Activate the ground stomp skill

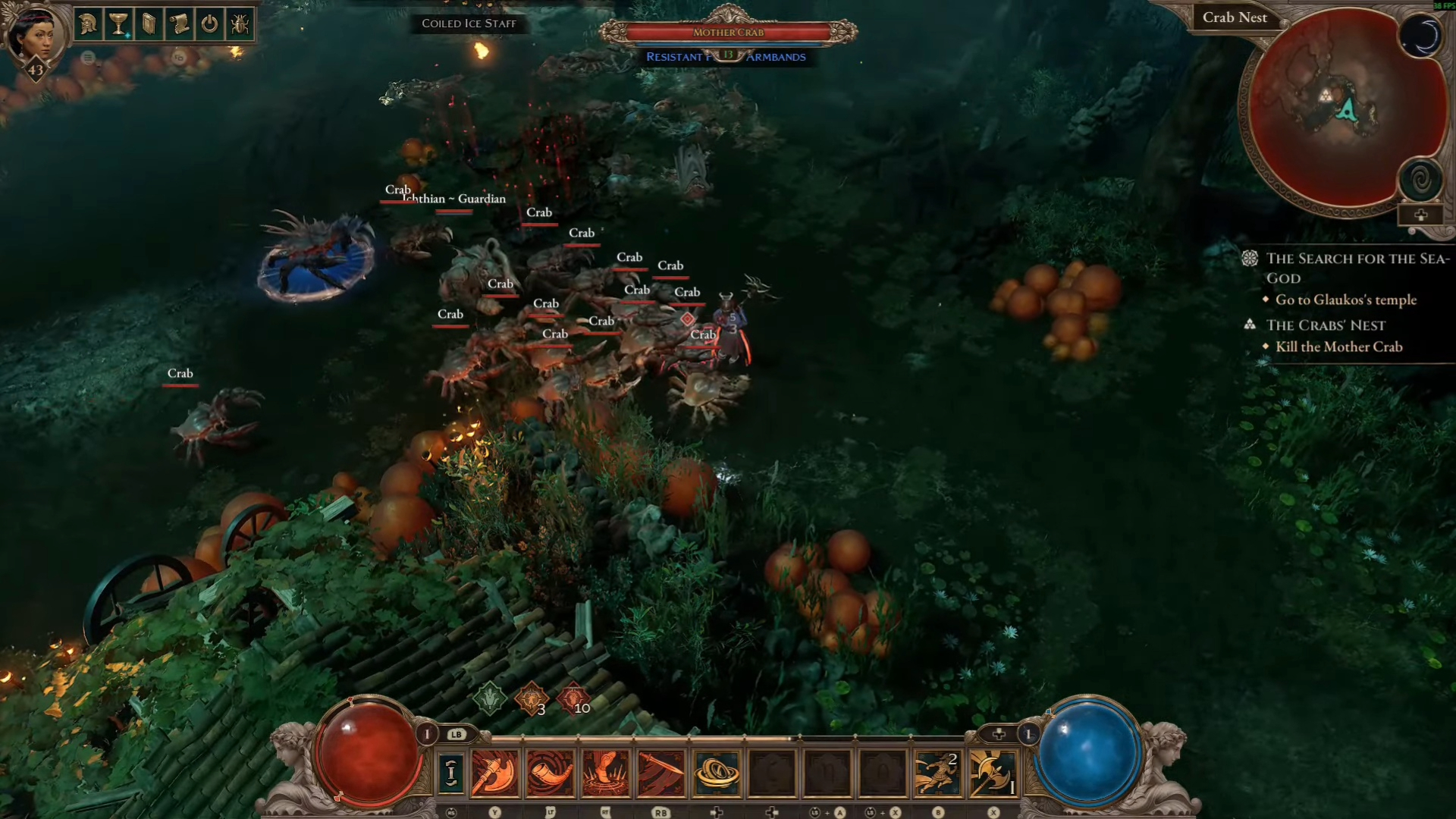605,773
